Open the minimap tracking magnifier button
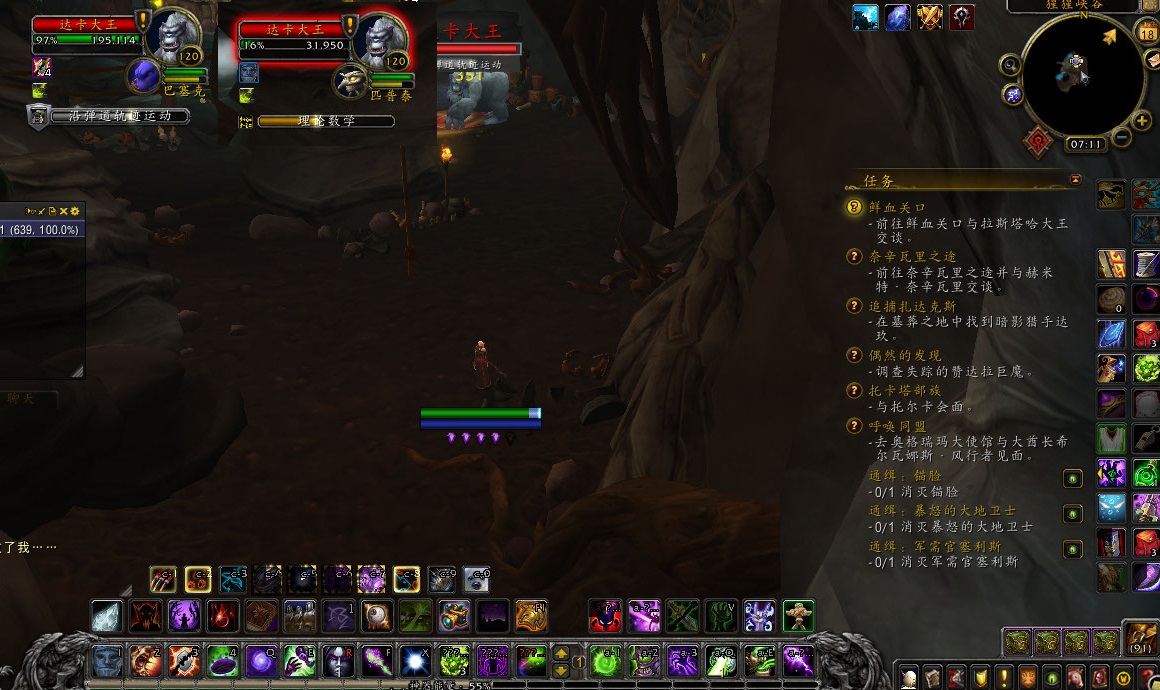 tap(1010, 66)
